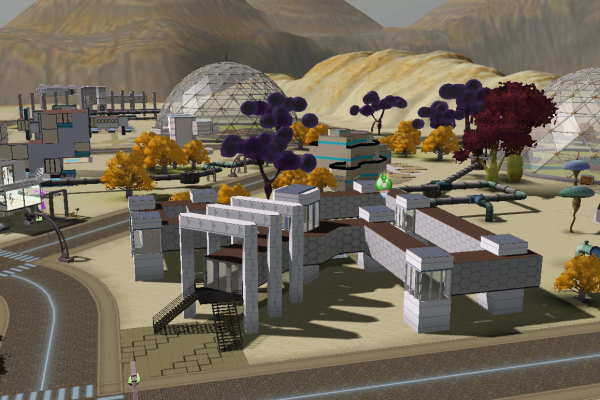Image resolution: width=600 pixels, height=400 pixels.
Task: Select the green map tag above the building
Action: tap(383, 182)
